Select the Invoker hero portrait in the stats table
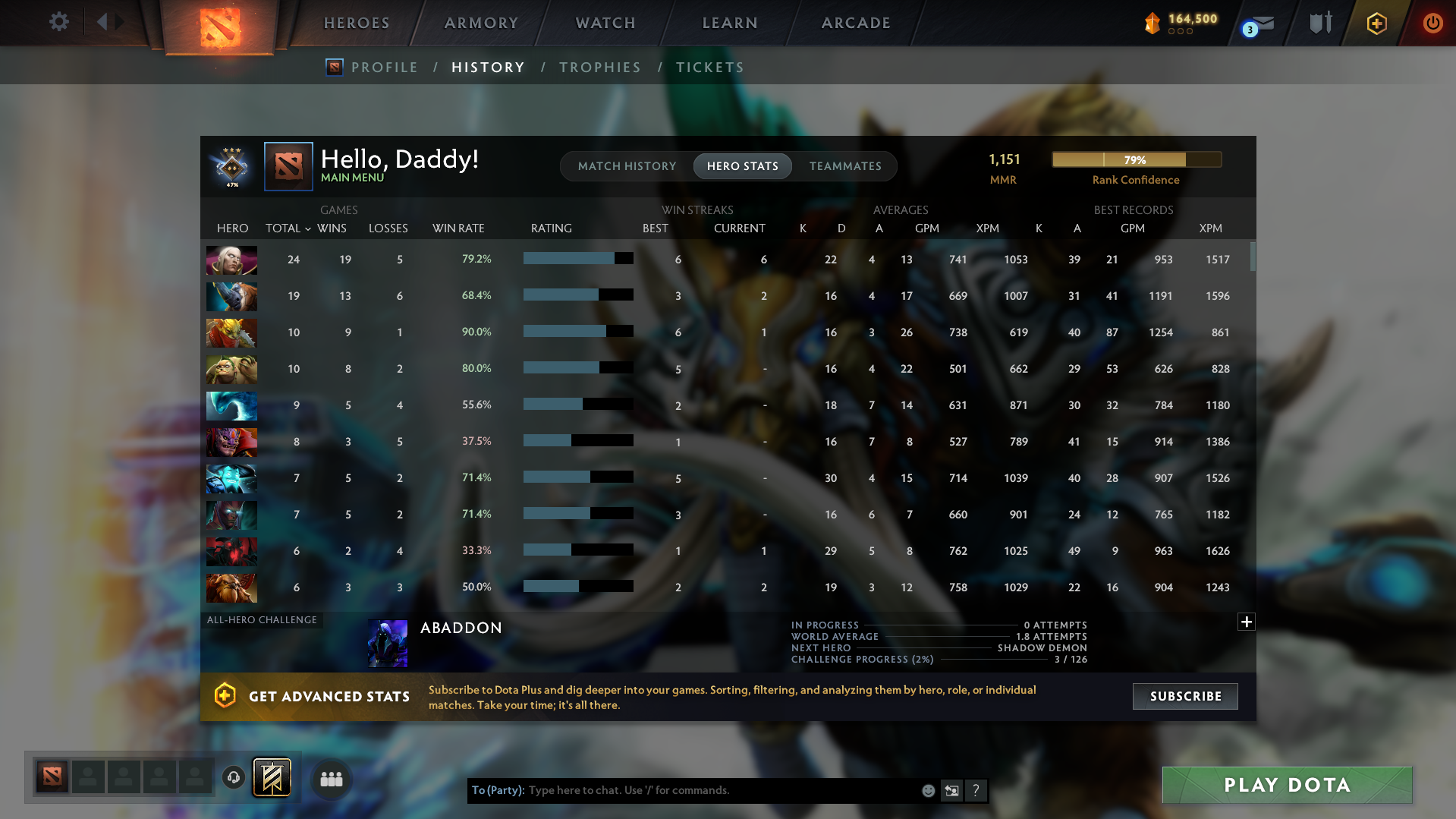 [231, 260]
